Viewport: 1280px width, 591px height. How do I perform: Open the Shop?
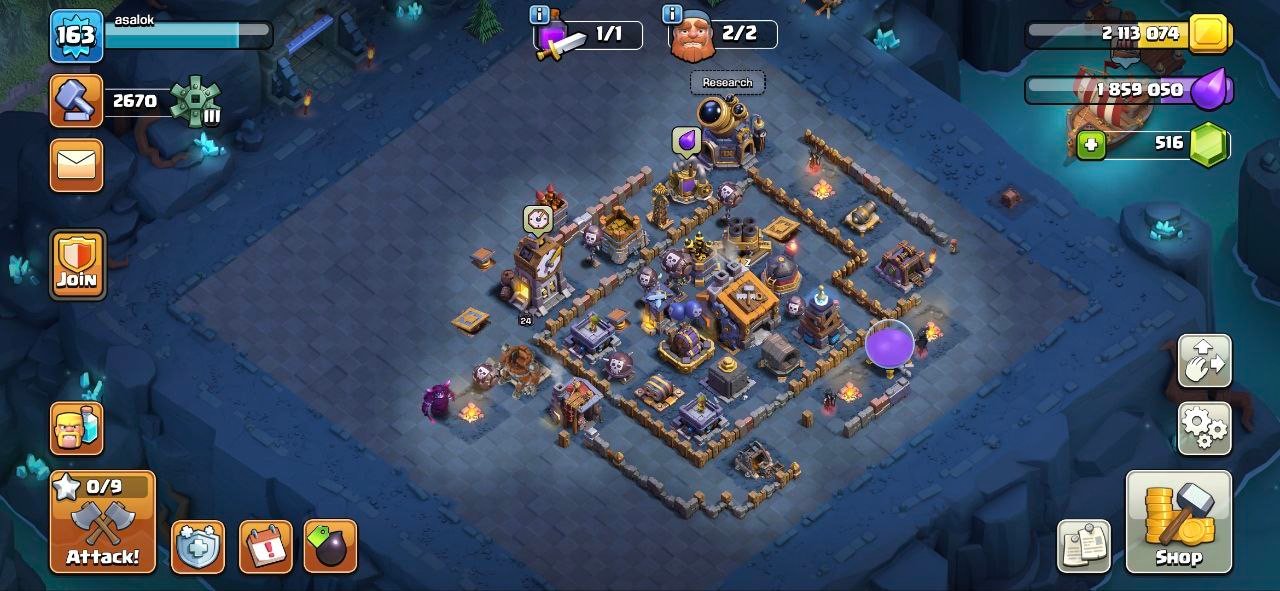tap(1178, 522)
